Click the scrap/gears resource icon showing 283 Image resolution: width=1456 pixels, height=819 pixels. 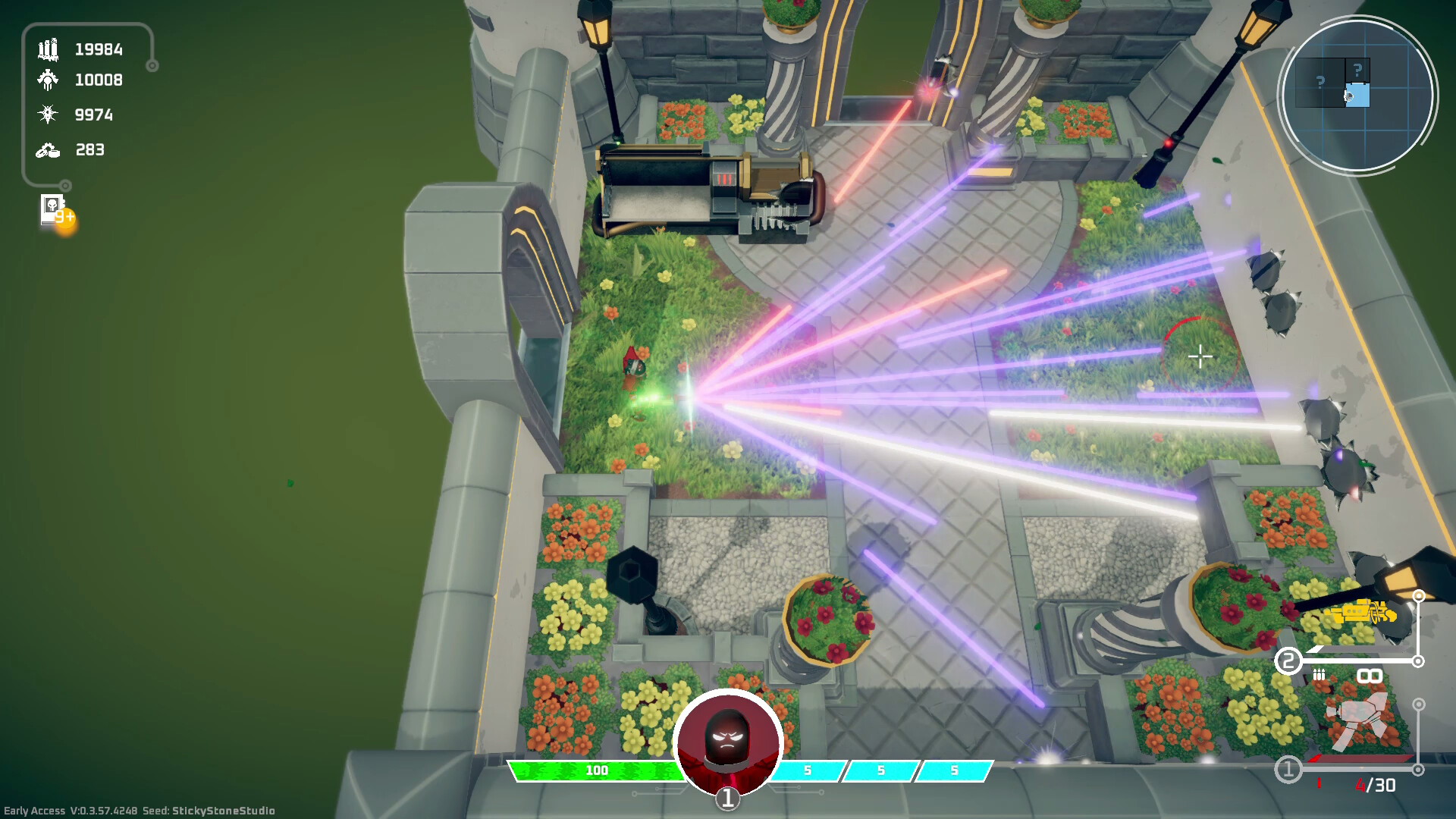click(x=47, y=150)
